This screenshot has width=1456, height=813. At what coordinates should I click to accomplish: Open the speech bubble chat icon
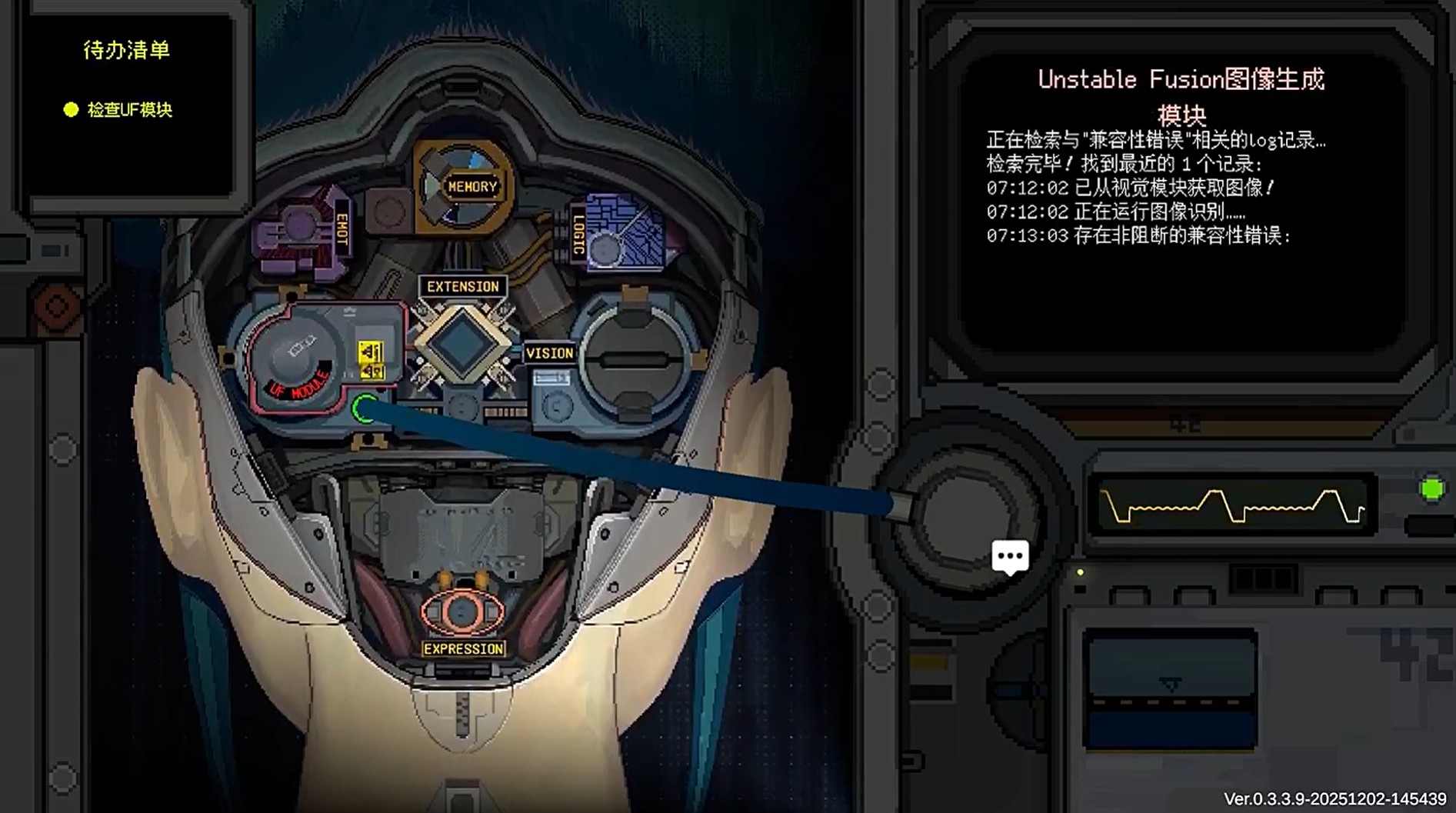[1011, 555]
